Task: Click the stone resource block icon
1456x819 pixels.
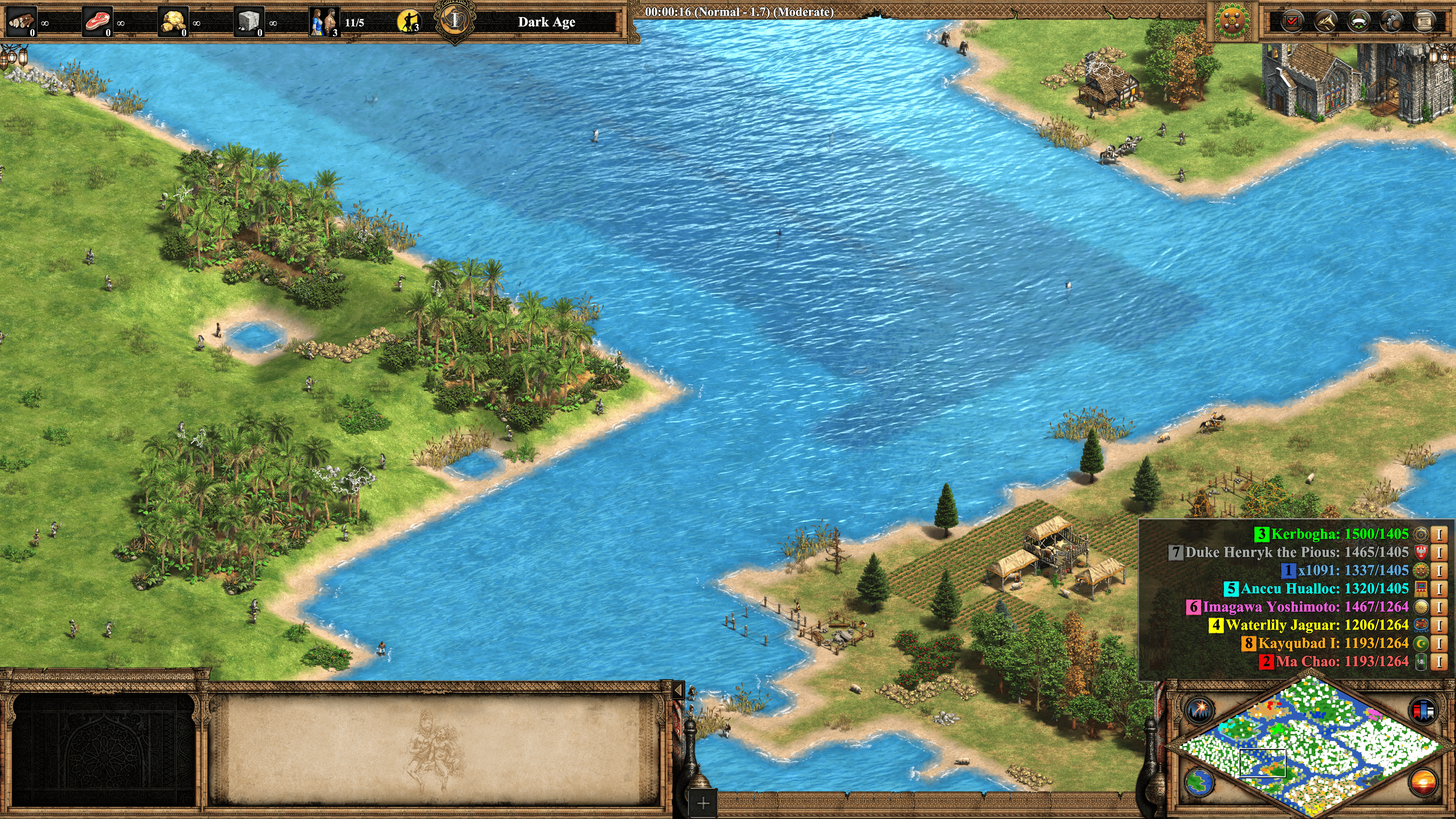Action: tap(249, 22)
